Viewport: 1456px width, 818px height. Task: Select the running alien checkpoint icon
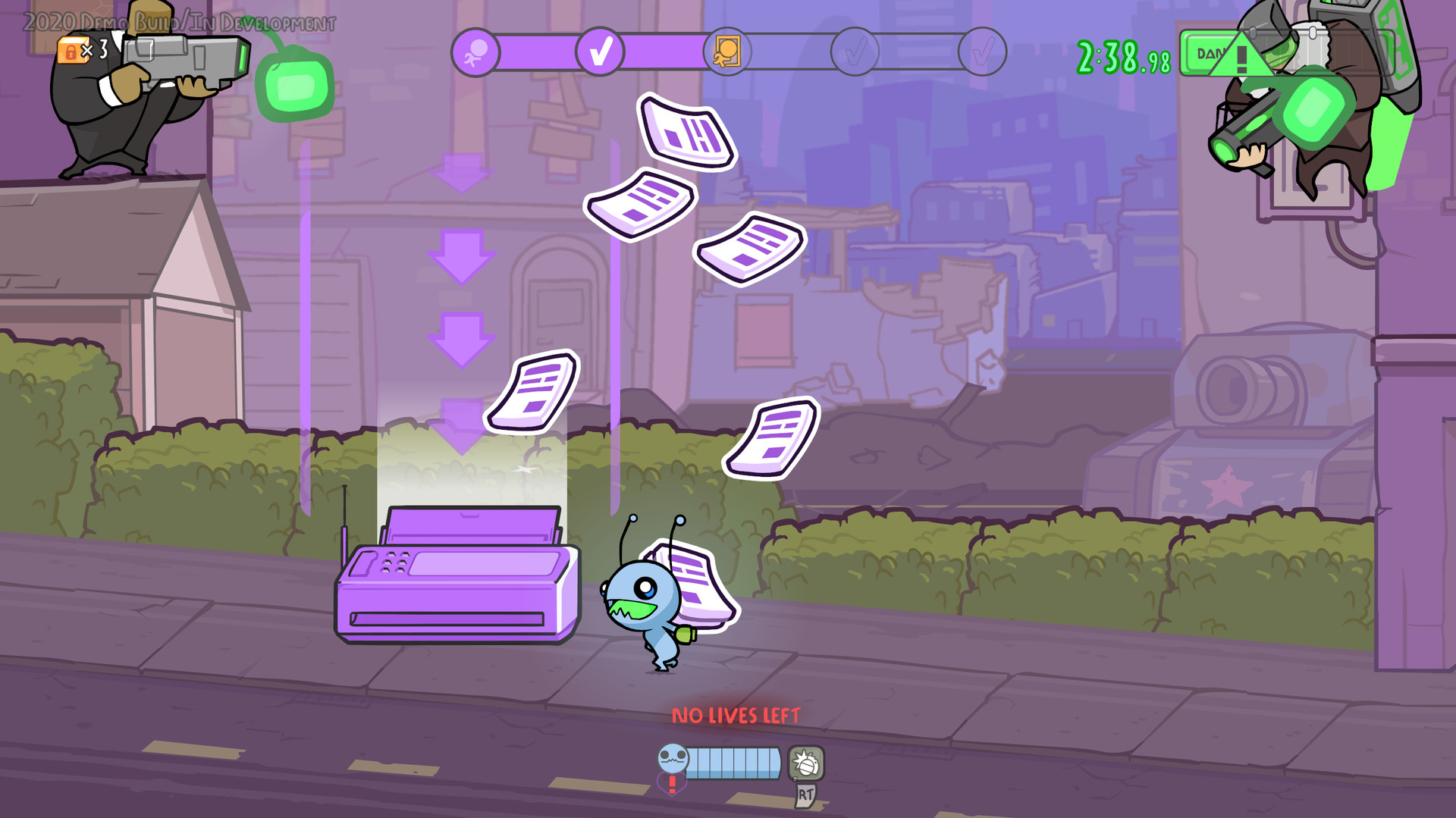[474, 52]
